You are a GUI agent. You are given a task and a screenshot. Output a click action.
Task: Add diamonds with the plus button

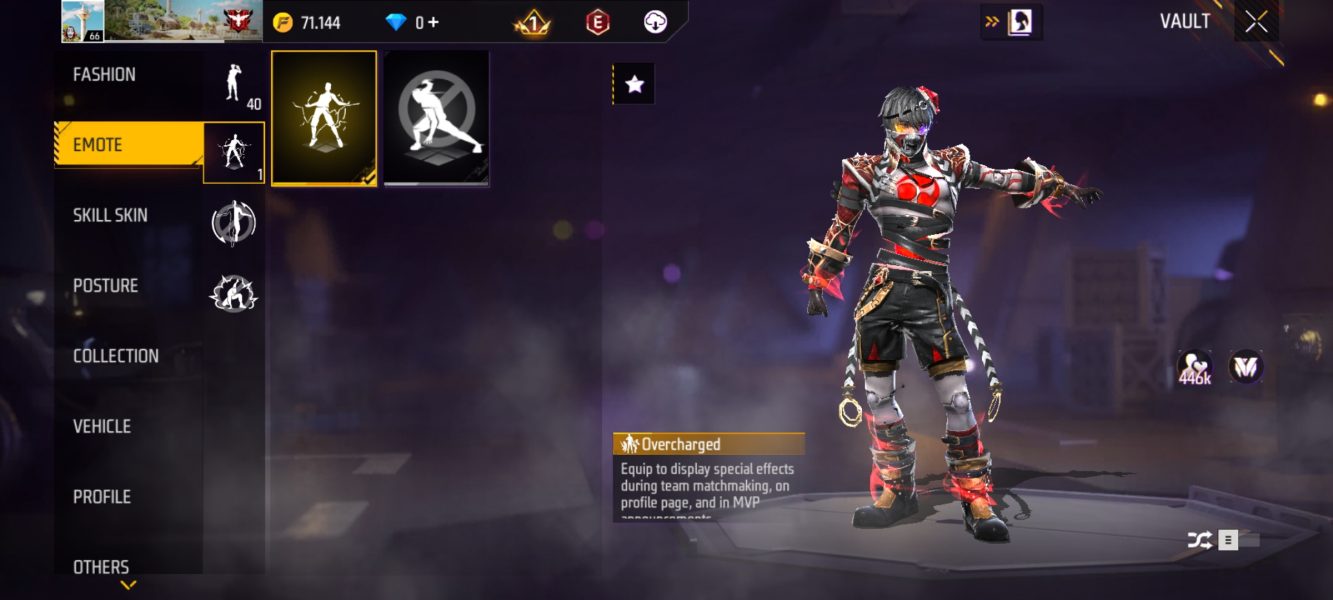tap(433, 22)
